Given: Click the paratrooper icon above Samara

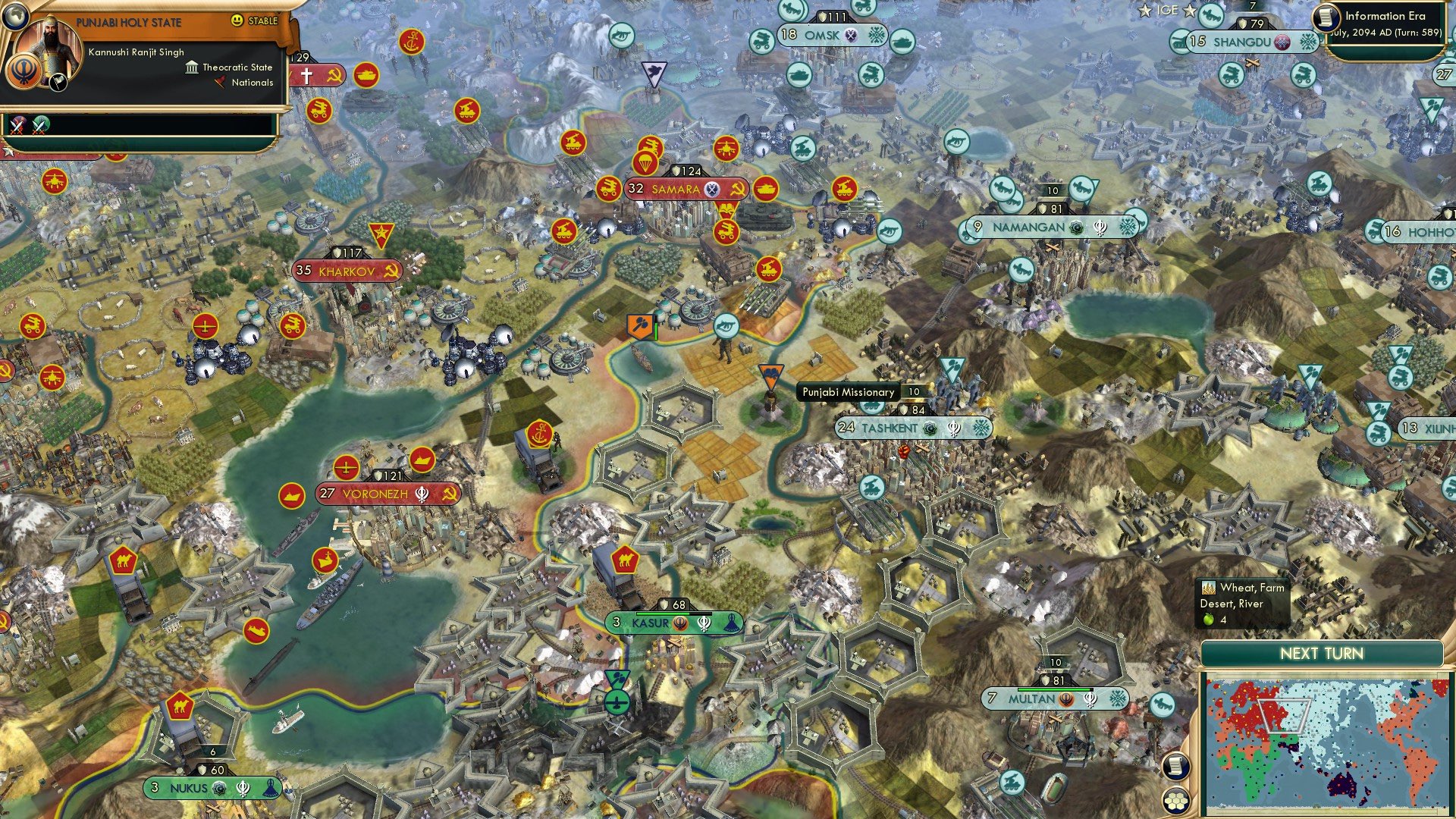Looking at the screenshot, I should [x=645, y=163].
